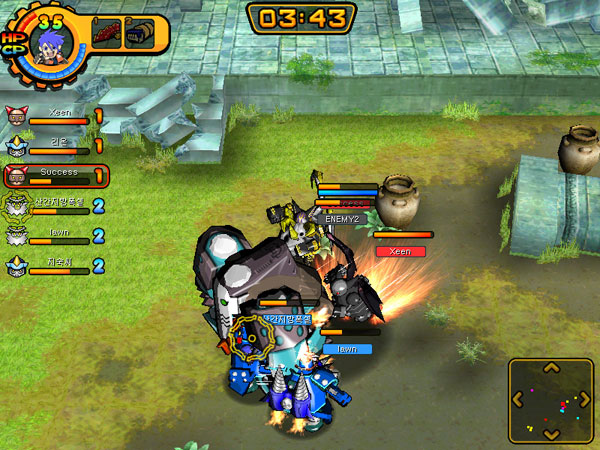
Task: Select the highlighted Success player row
Action: pos(57,176)
